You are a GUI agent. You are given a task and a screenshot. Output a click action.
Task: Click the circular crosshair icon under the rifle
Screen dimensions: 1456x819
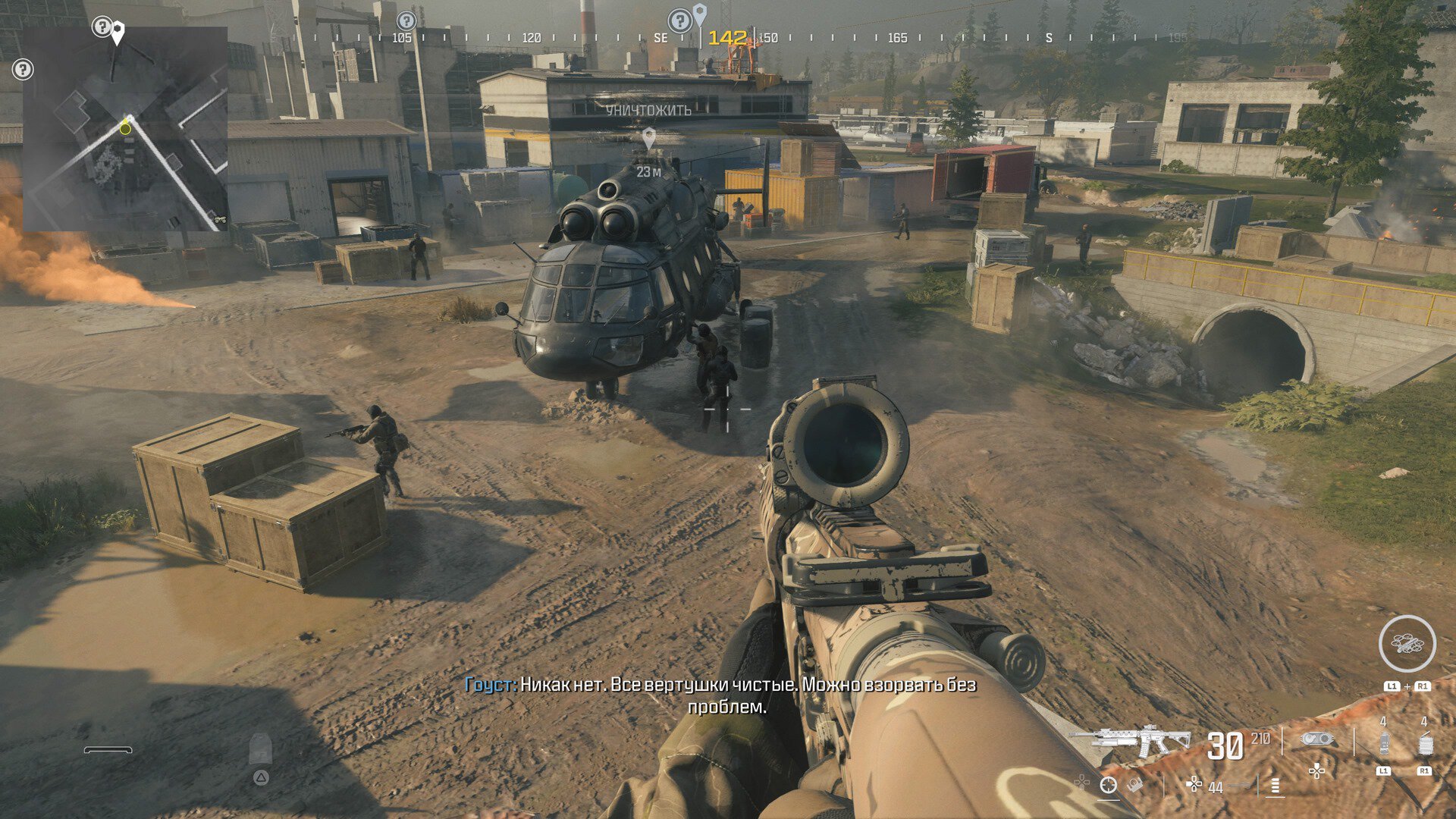coord(1108,786)
